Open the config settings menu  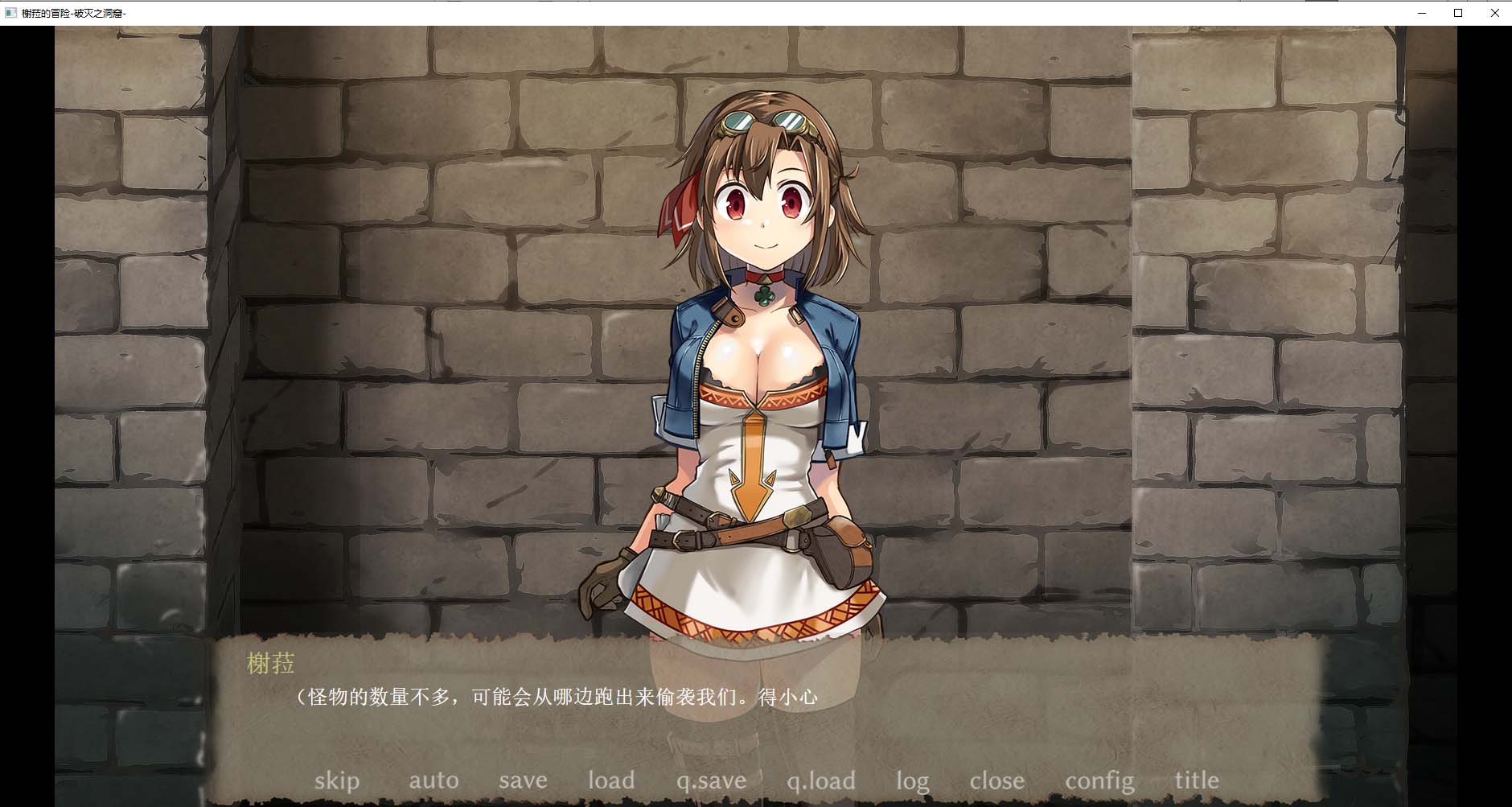click(1099, 779)
